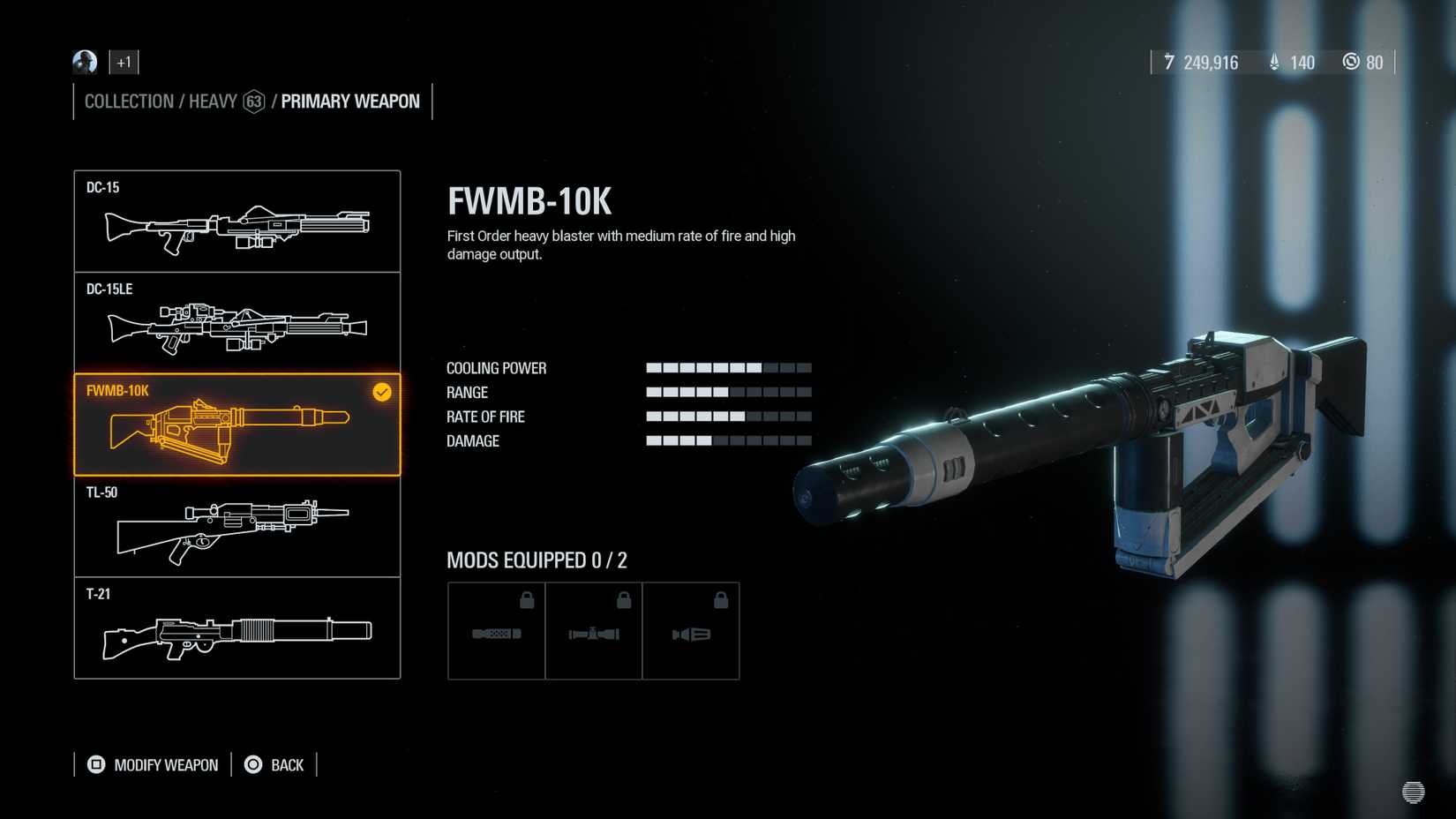Click the +1 indicator next to avatar

click(x=124, y=62)
